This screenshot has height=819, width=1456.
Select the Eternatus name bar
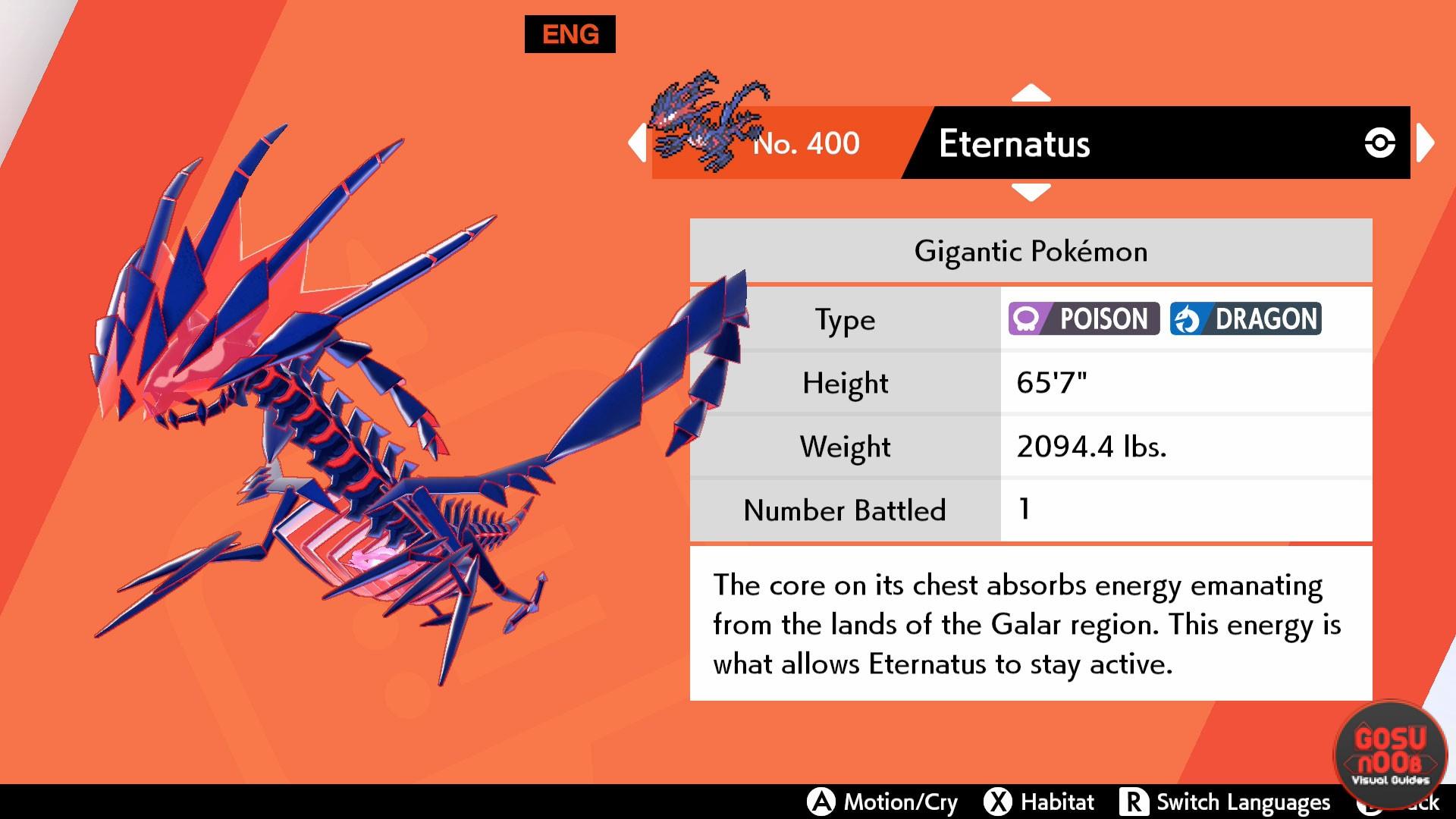(x=1137, y=143)
